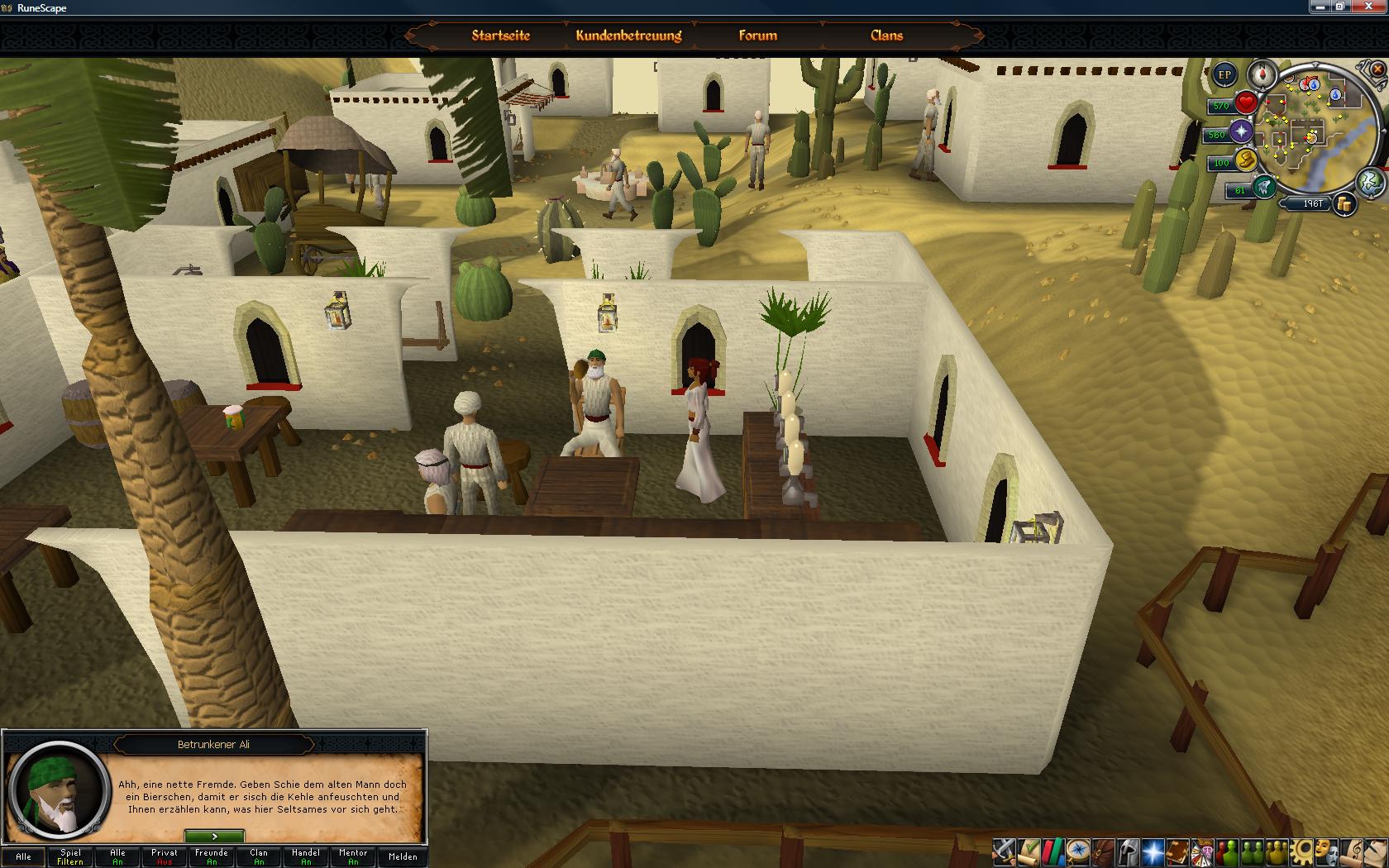Open the Clans page
Viewport: 1389px width, 868px height.
click(886, 36)
